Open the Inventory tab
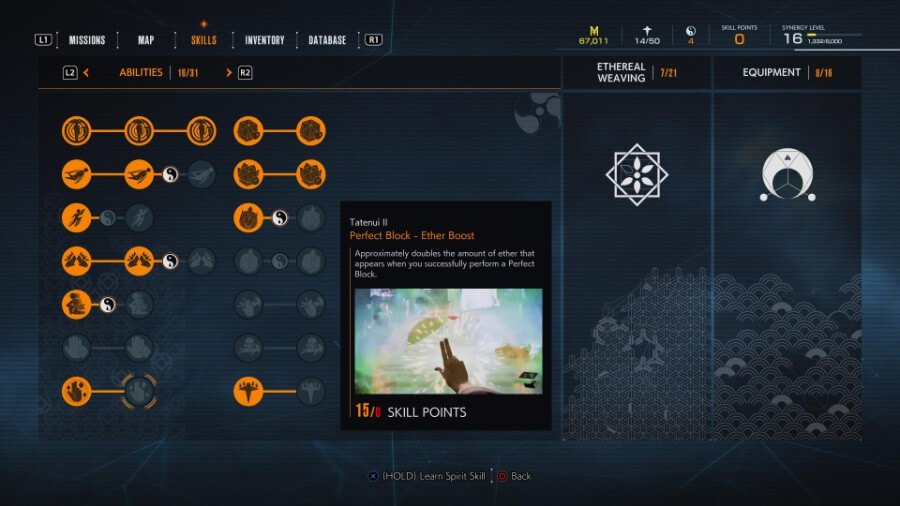 tap(265, 40)
